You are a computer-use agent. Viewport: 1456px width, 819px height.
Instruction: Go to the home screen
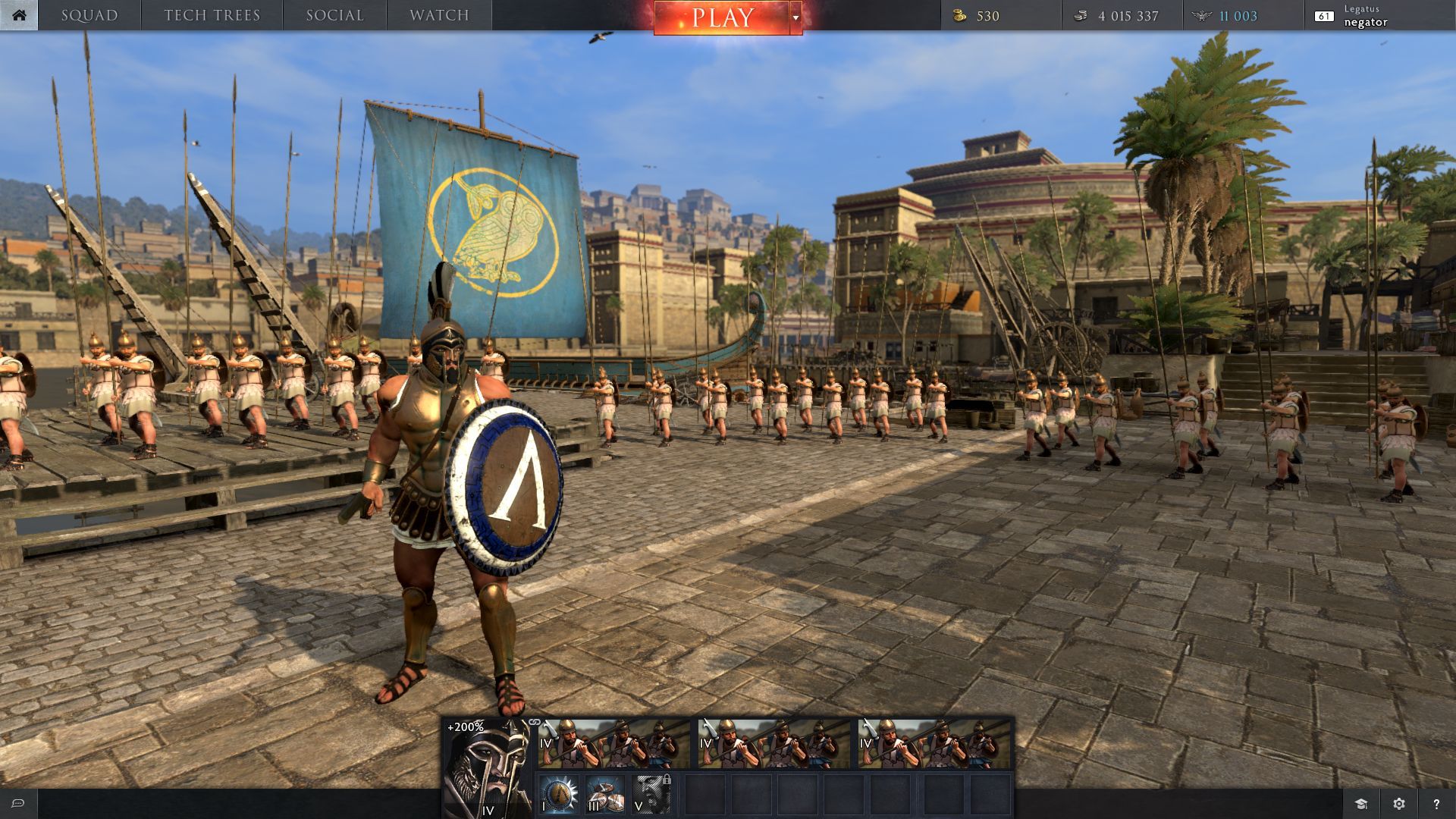(x=18, y=15)
